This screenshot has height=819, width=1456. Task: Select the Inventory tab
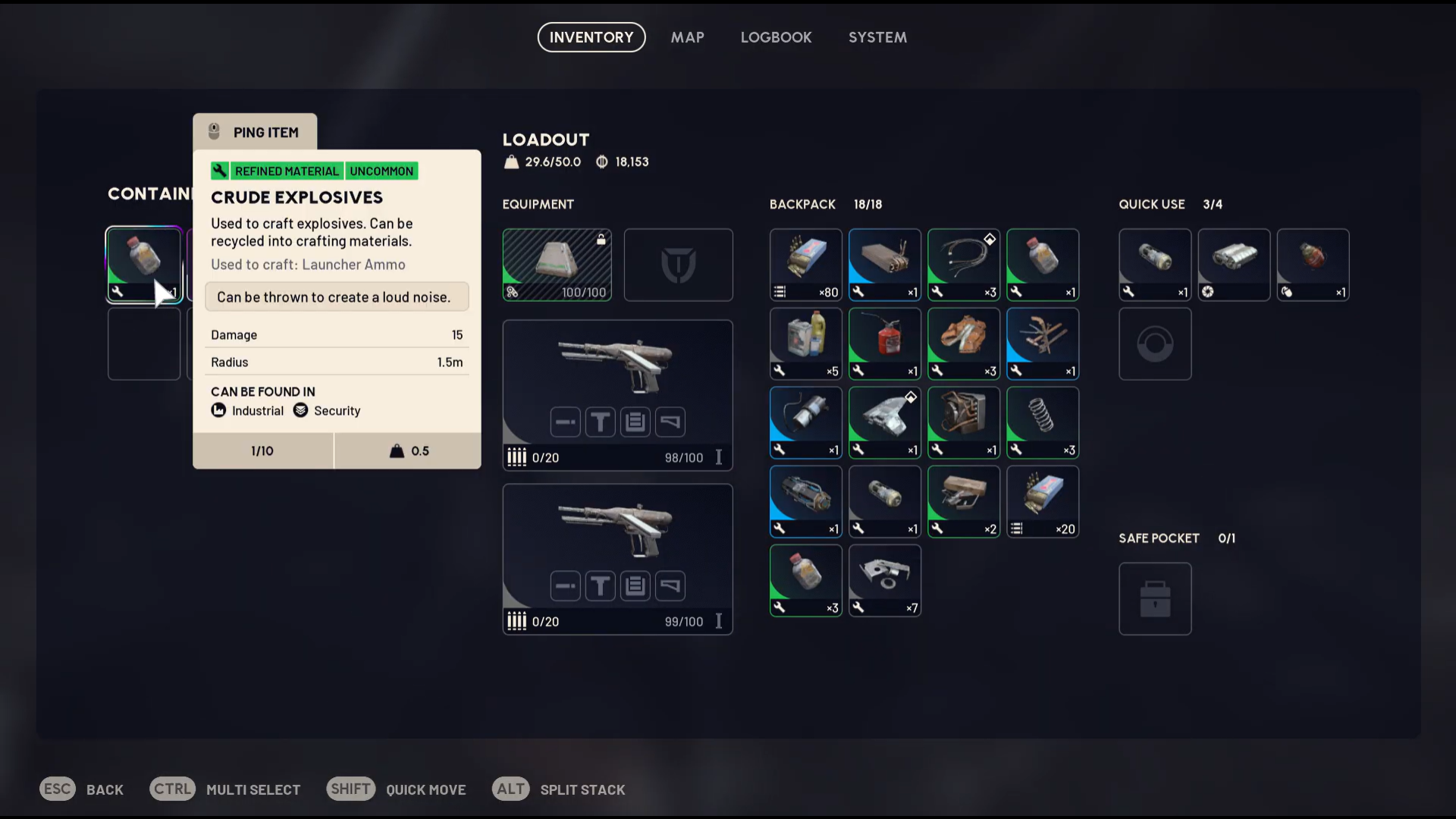click(591, 37)
